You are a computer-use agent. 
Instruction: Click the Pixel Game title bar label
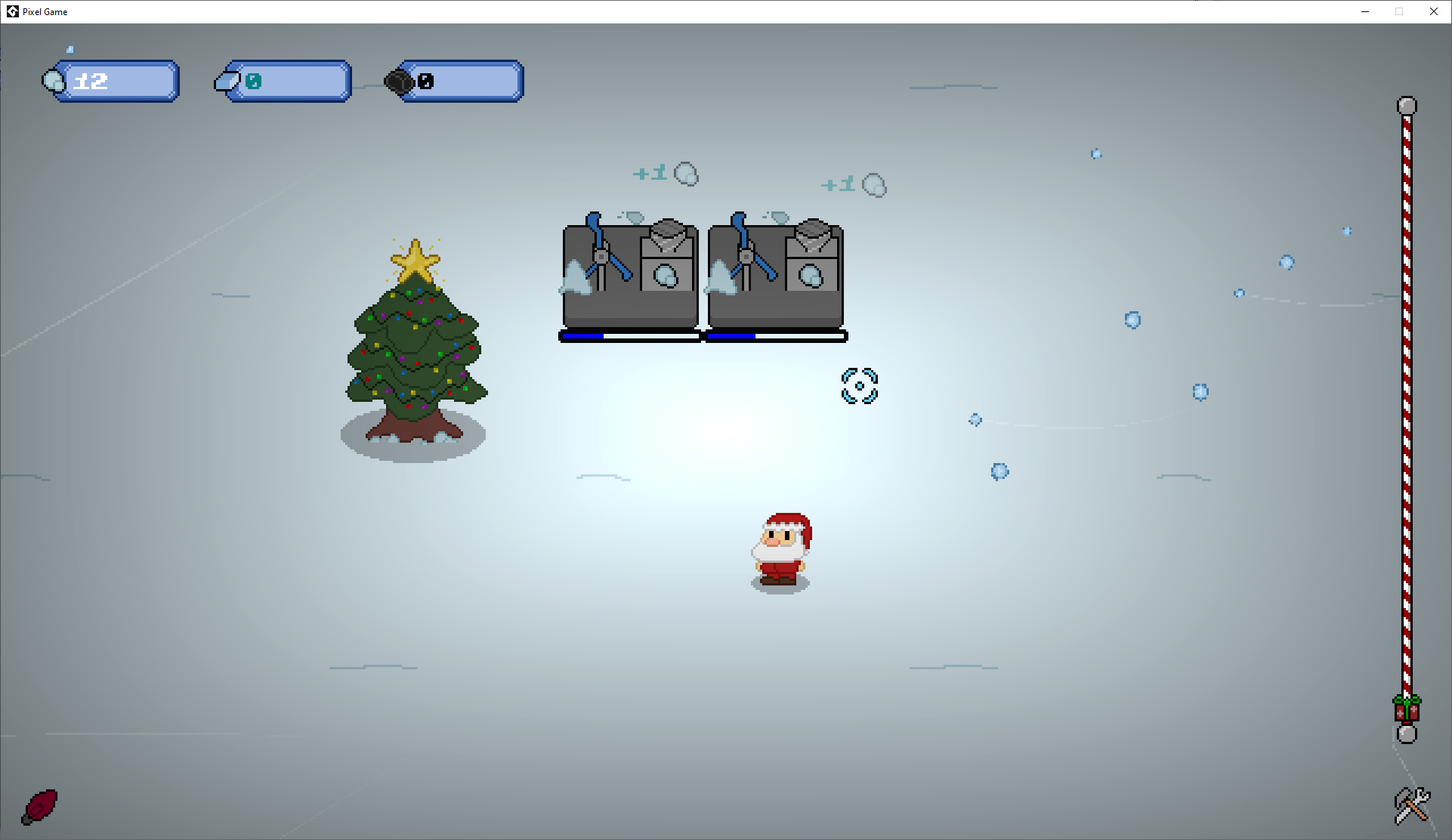pos(45,11)
